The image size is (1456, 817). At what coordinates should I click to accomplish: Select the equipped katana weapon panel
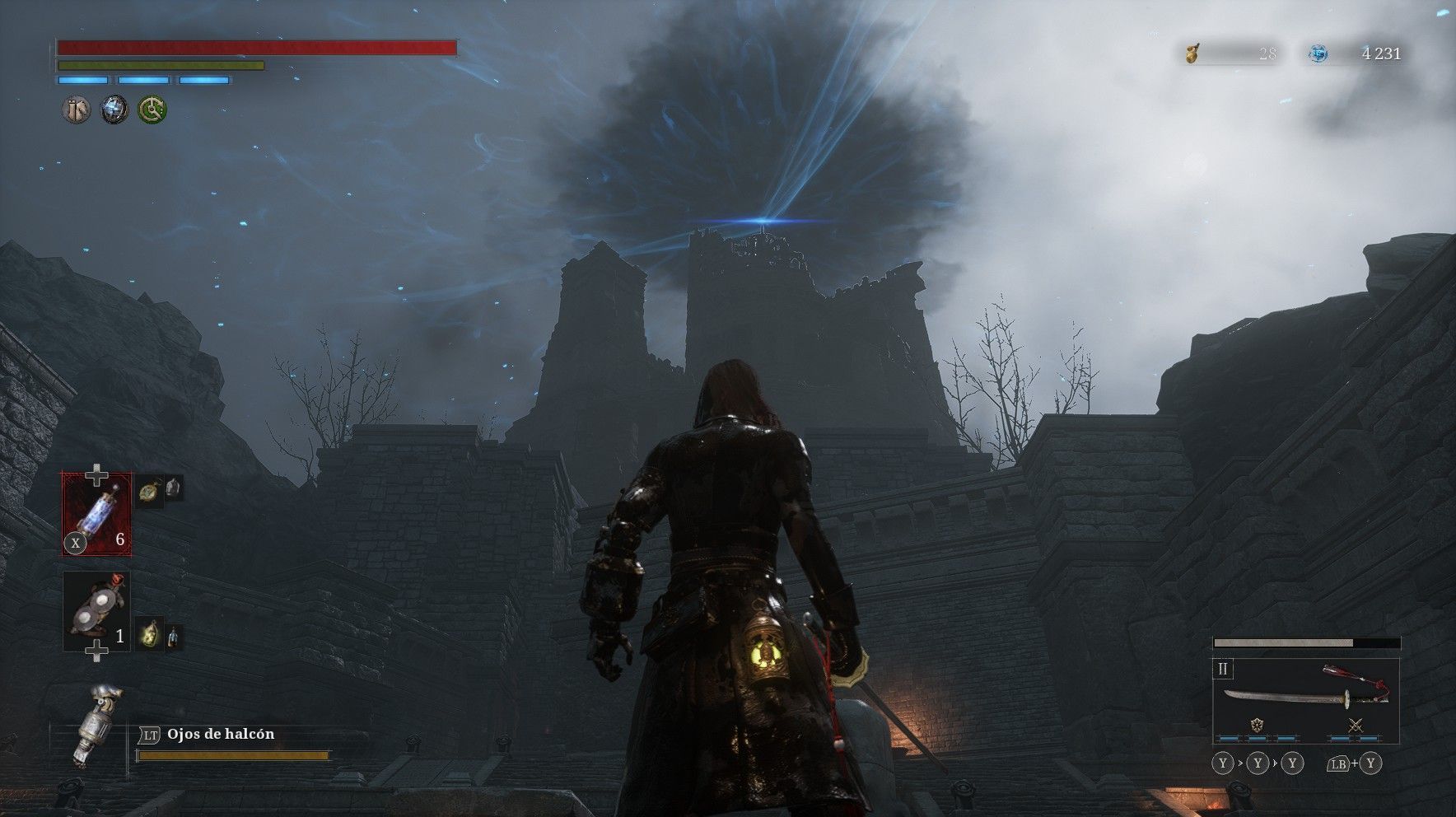click(1306, 694)
